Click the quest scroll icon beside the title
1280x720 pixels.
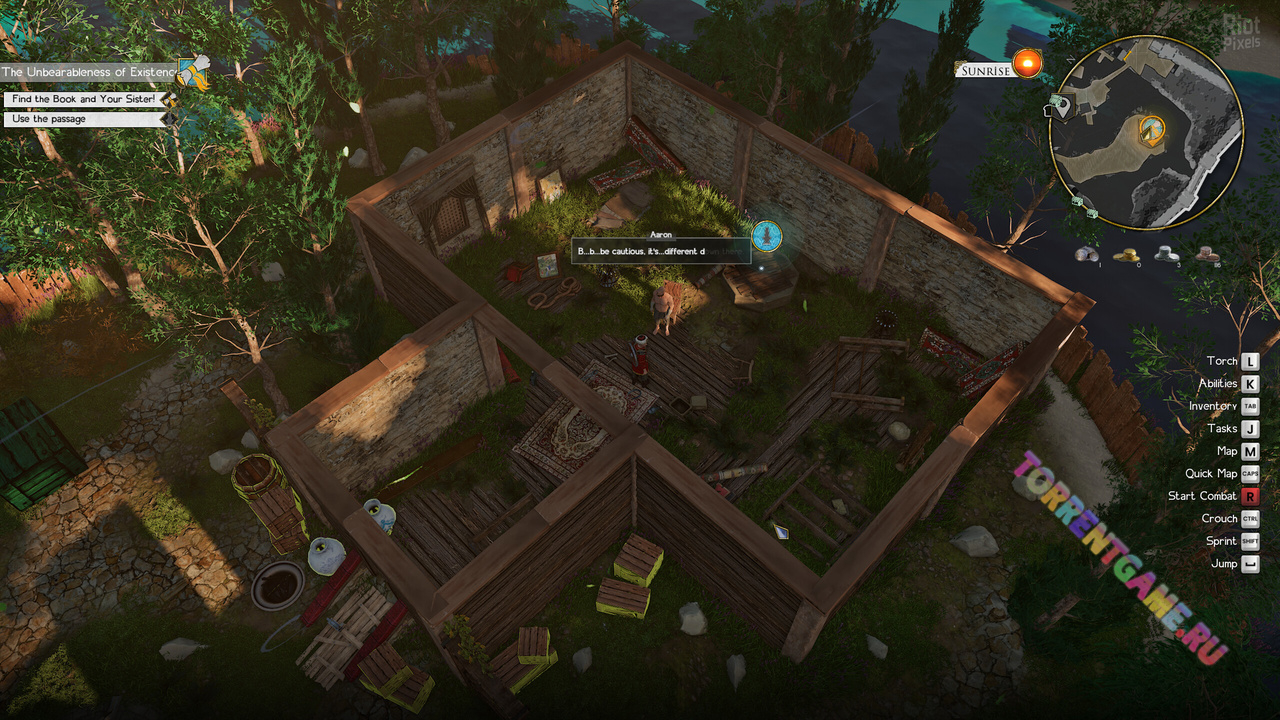[x=193, y=72]
